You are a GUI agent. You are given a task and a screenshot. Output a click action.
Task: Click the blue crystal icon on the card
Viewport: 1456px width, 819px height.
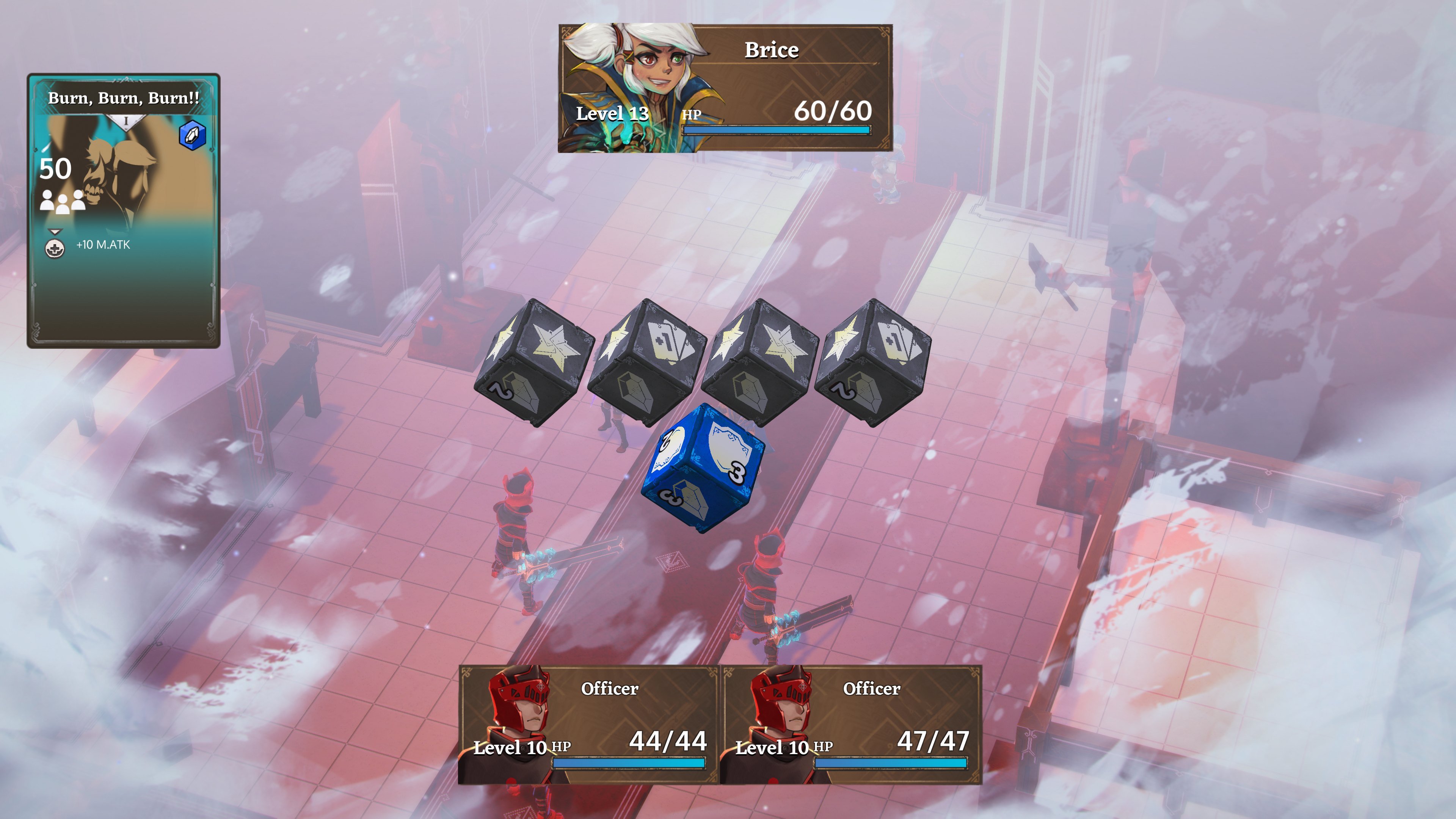click(x=192, y=135)
